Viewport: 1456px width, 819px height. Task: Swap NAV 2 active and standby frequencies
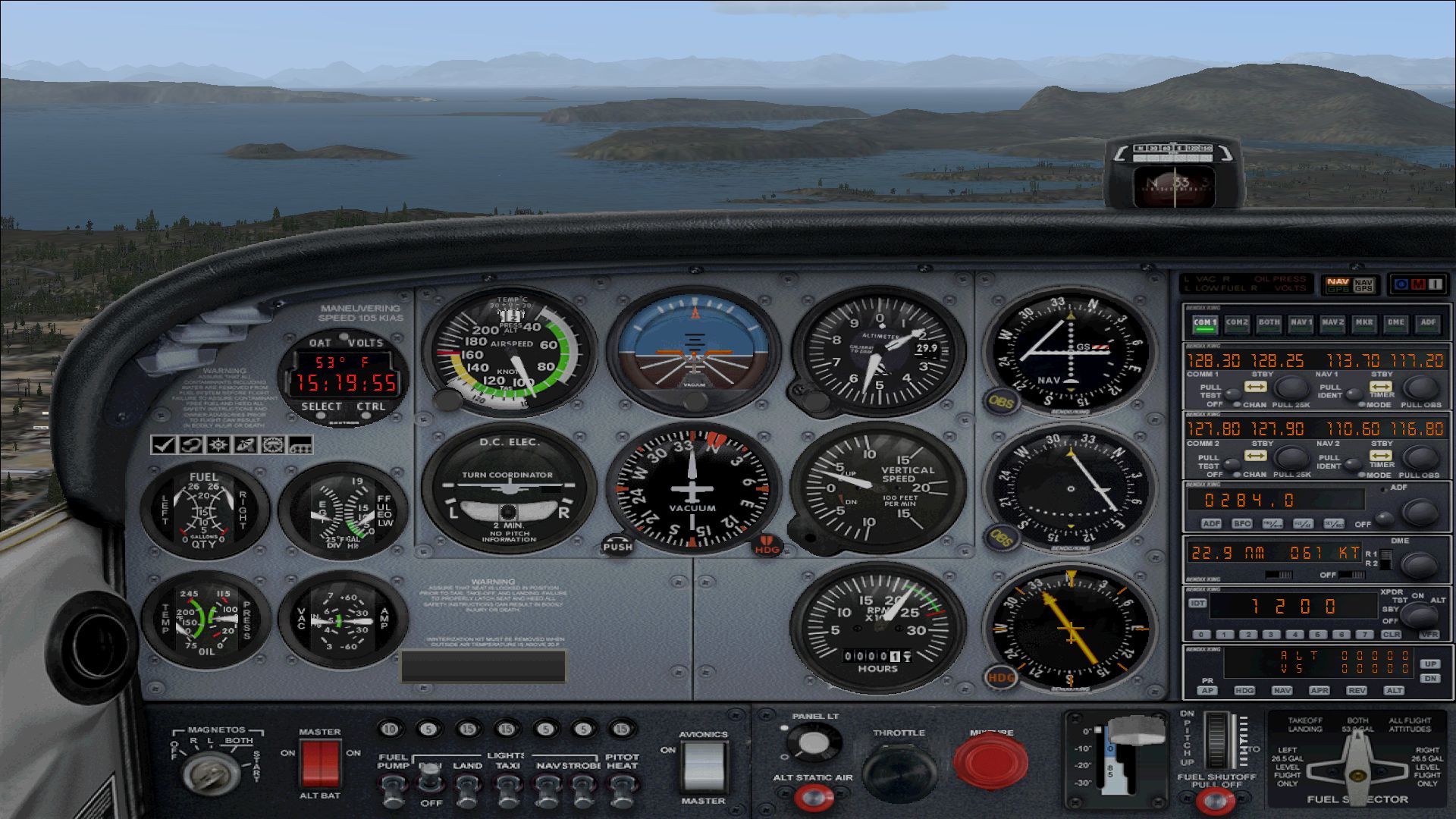click(x=1379, y=456)
